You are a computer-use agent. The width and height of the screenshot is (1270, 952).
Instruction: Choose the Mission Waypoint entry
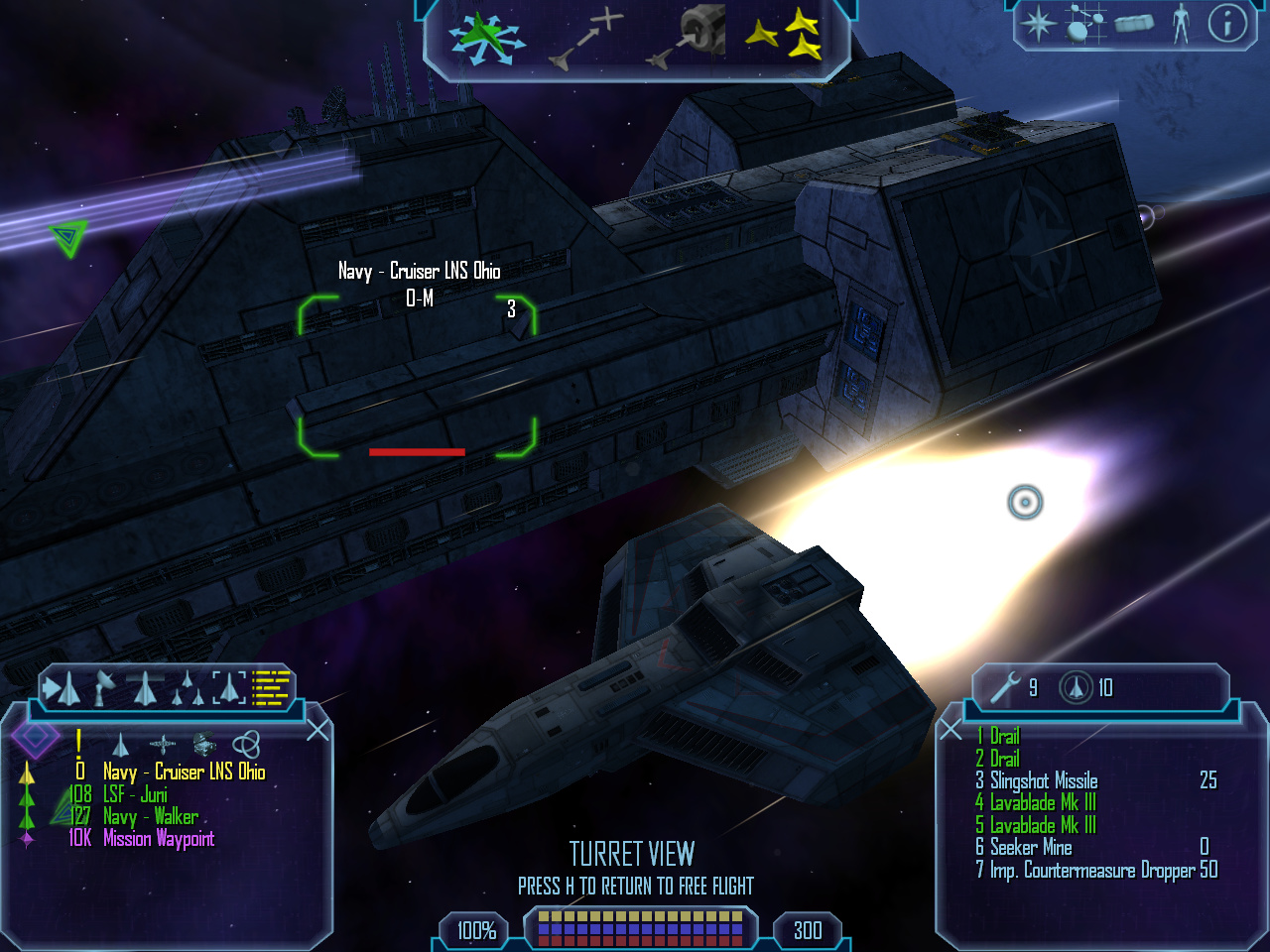158,839
